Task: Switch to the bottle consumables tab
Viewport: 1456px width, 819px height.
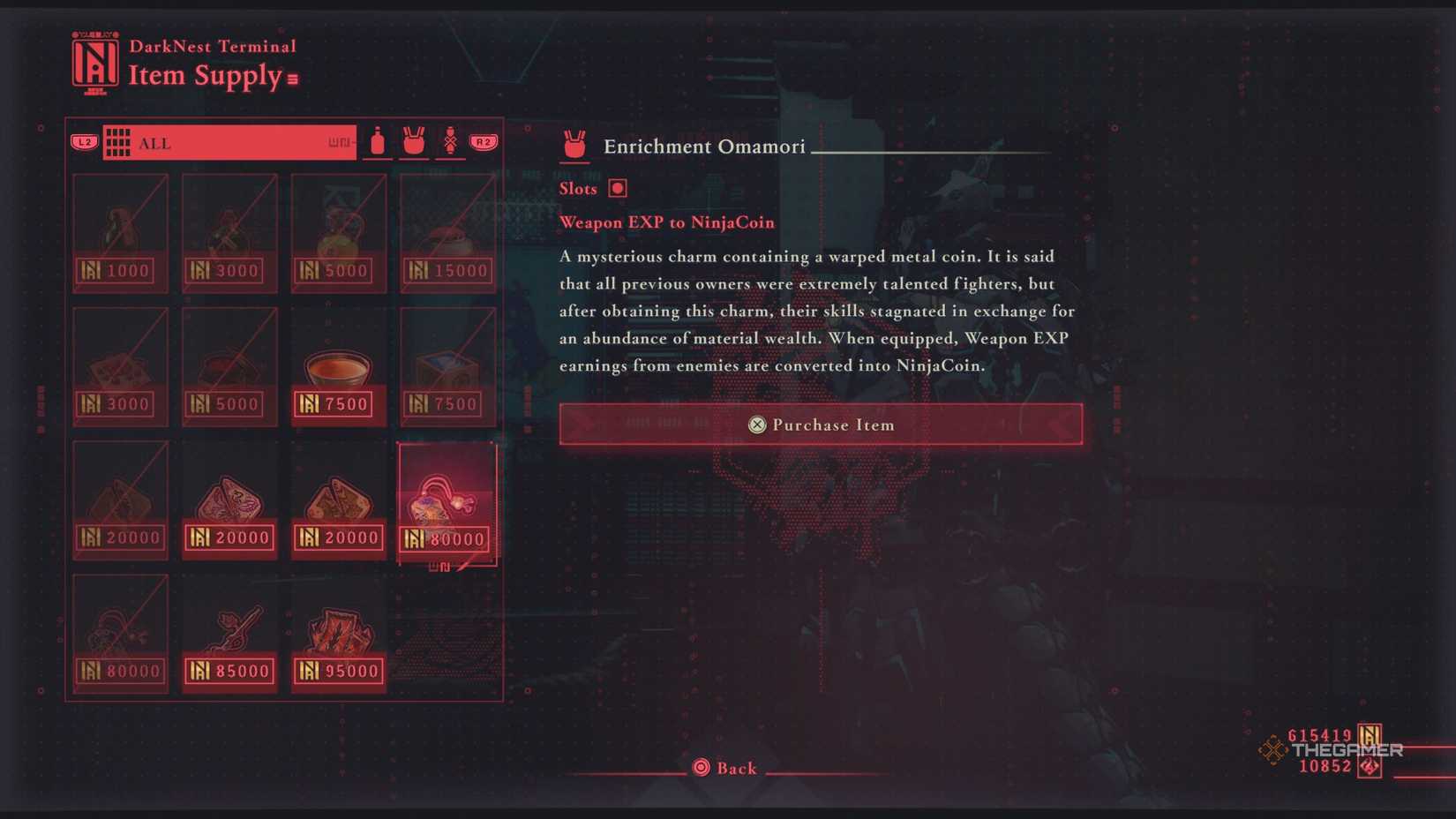Action: tap(378, 142)
